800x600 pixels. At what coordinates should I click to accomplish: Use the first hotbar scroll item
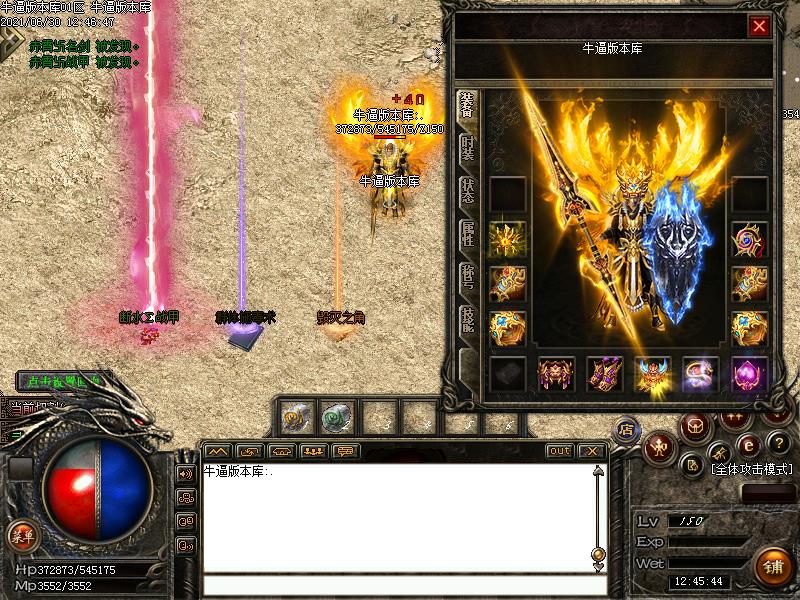[295, 415]
